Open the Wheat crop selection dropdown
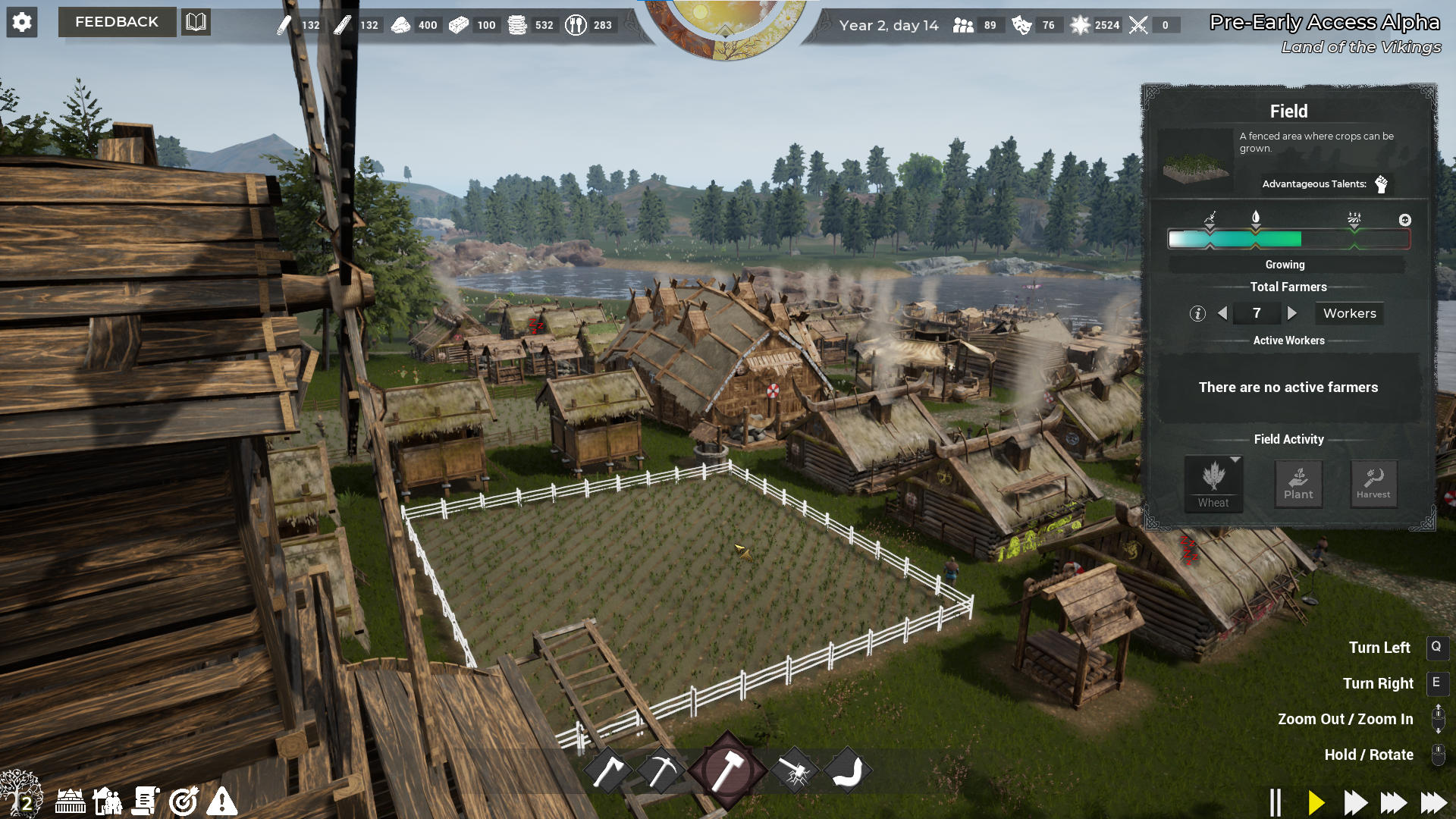This screenshot has height=819, width=1456. click(x=1213, y=483)
